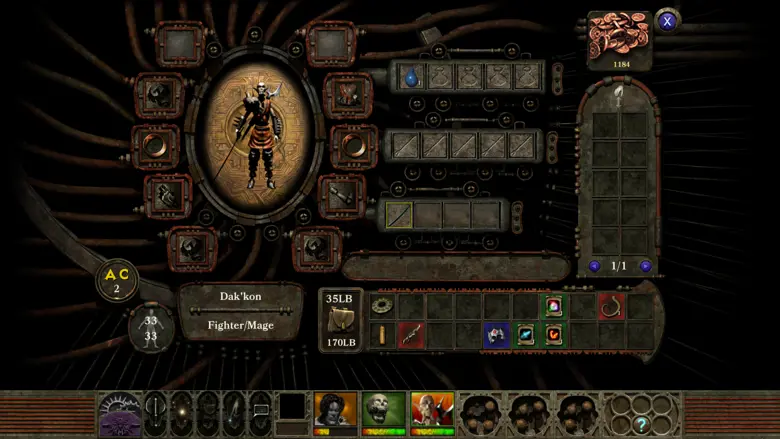This screenshot has height=439, width=780.
Task: Select the rainbow gem spell scroll
Action: (x=553, y=306)
